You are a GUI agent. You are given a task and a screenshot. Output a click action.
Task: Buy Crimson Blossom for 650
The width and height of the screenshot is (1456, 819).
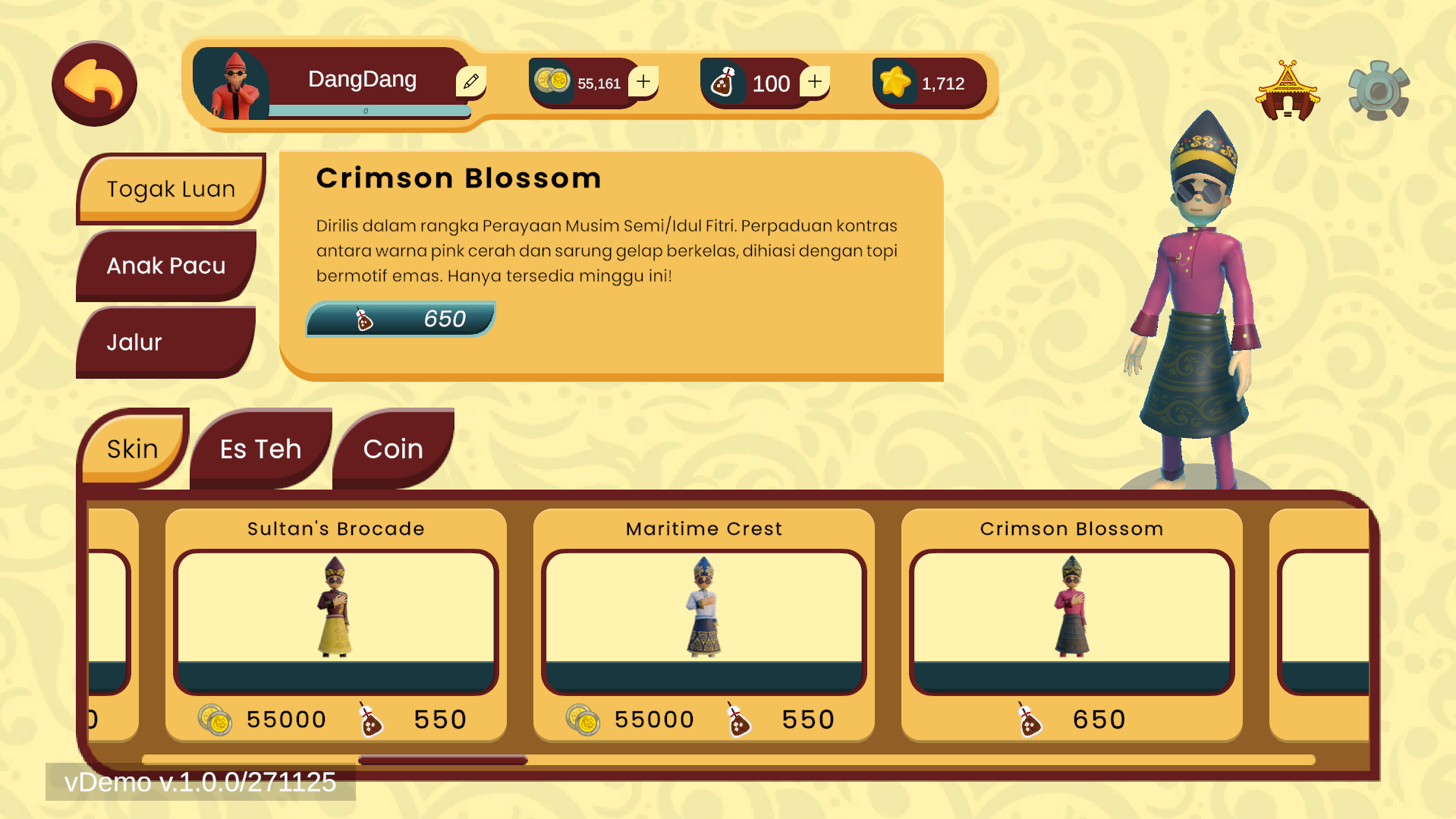coord(400,319)
